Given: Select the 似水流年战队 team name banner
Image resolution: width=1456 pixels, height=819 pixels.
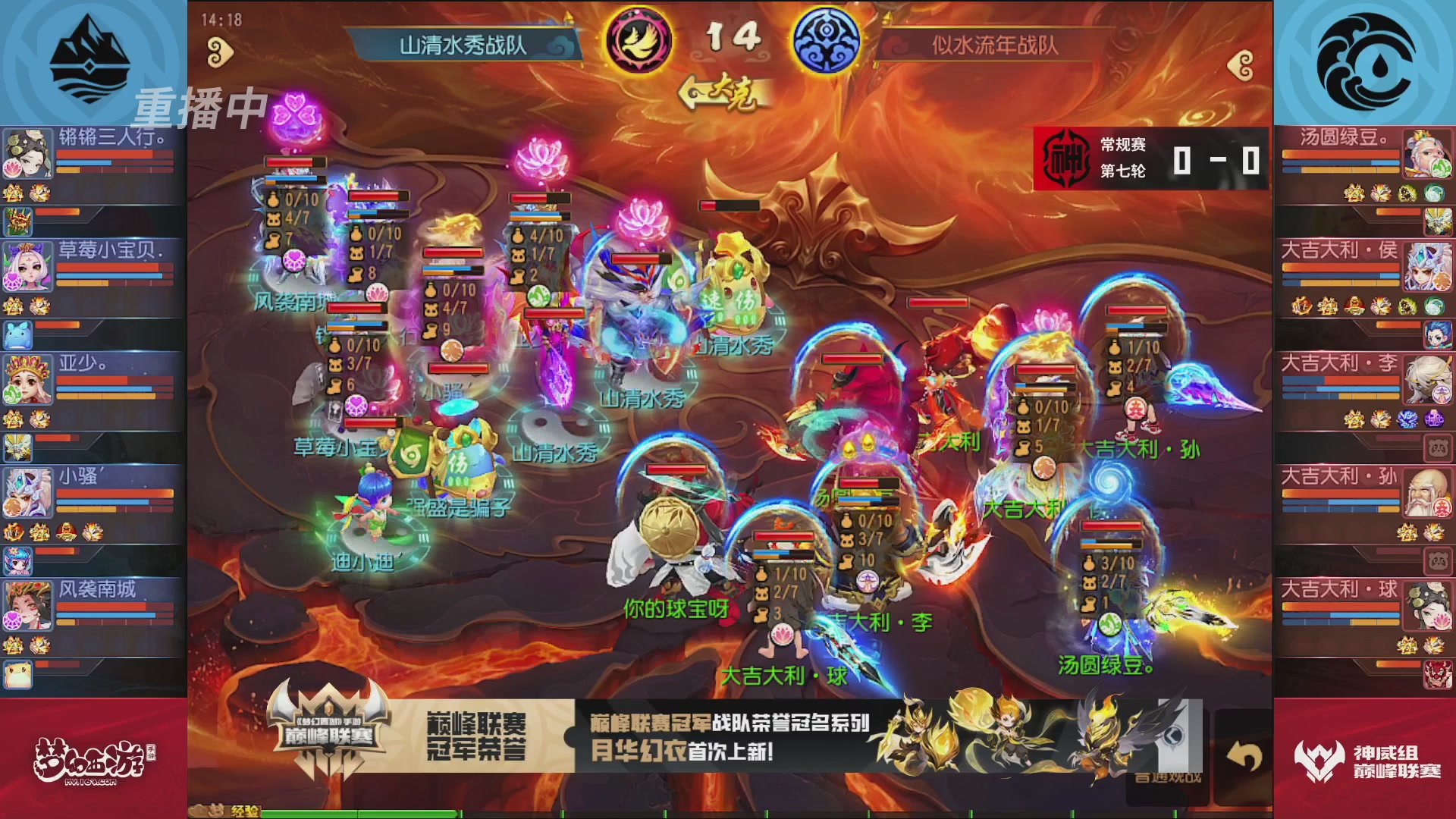Looking at the screenshot, I should (994, 44).
